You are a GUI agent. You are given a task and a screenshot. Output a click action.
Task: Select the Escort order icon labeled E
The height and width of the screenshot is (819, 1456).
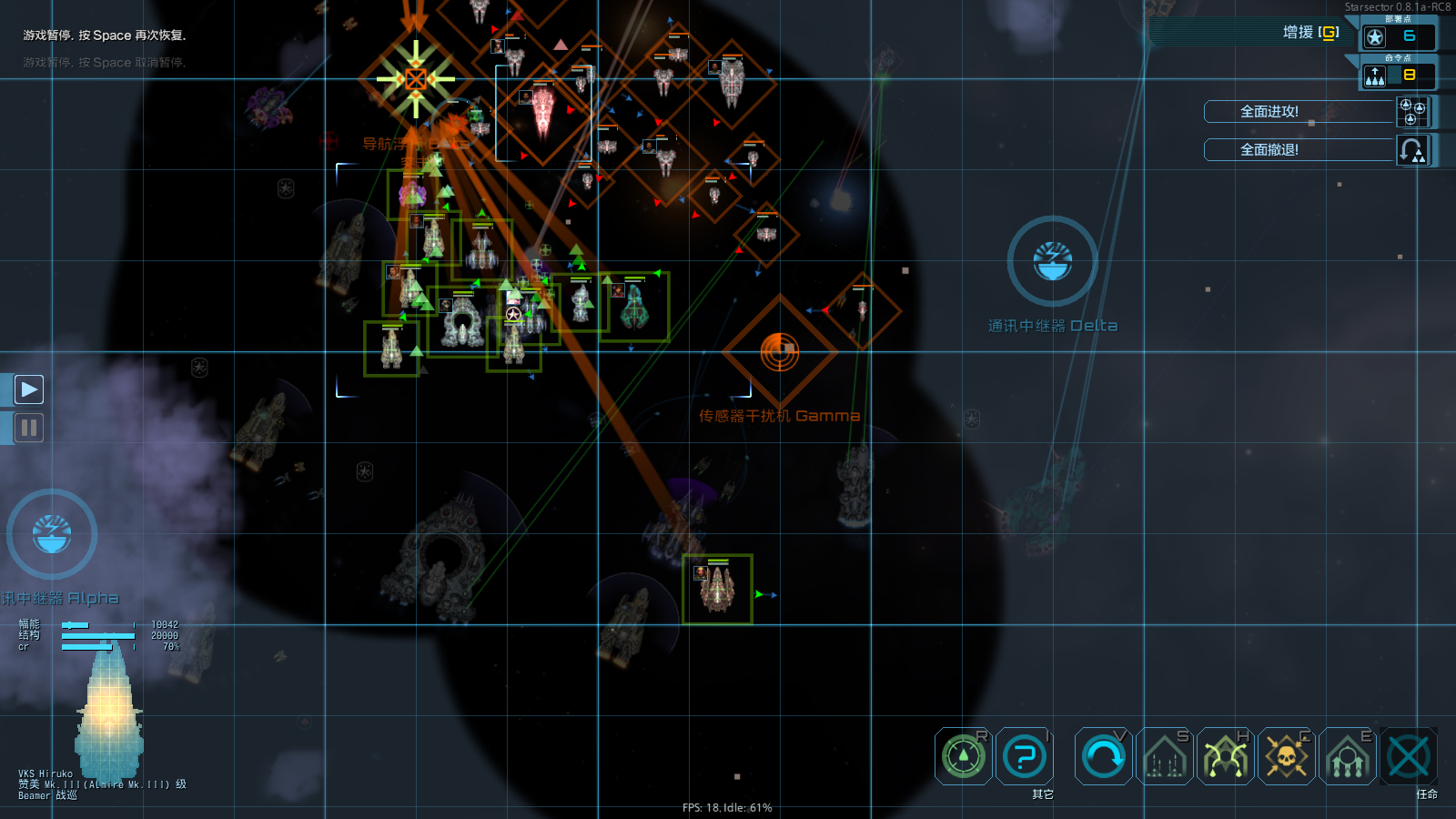tap(1348, 755)
